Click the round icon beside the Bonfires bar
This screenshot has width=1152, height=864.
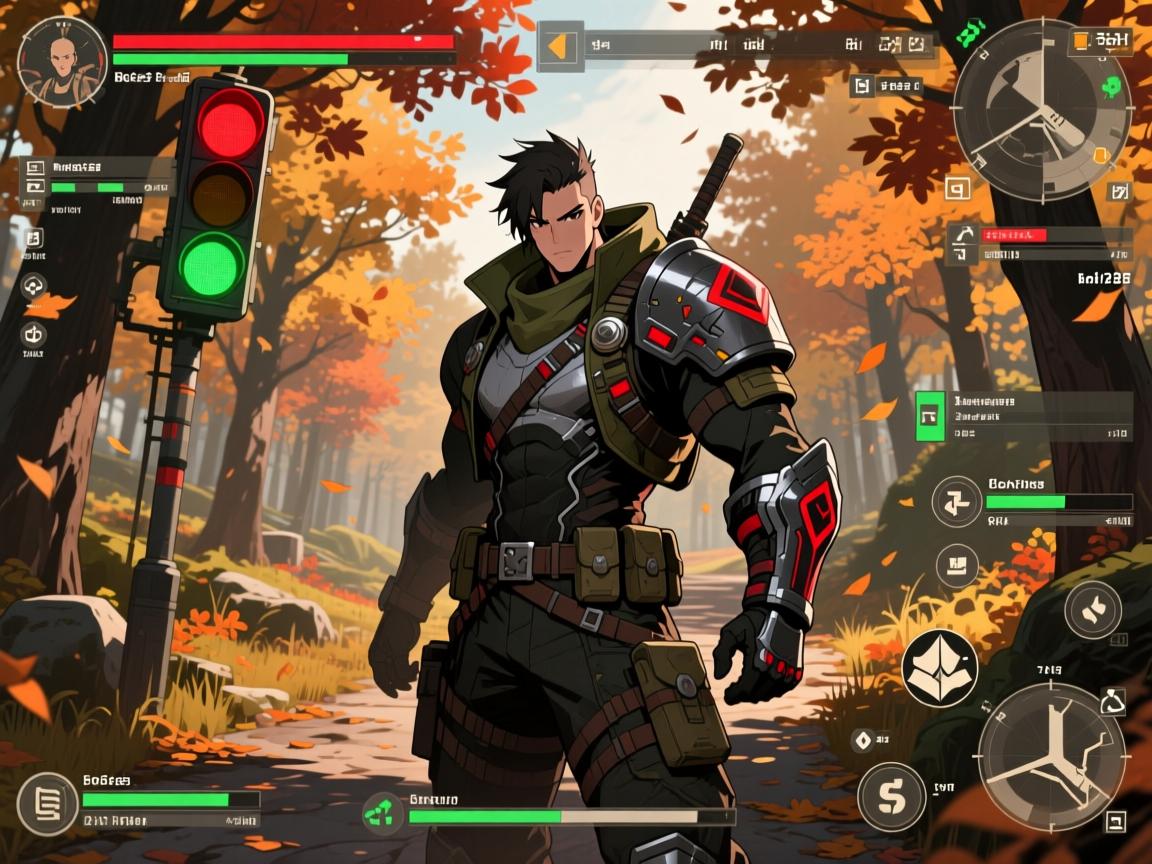click(x=957, y=501)
